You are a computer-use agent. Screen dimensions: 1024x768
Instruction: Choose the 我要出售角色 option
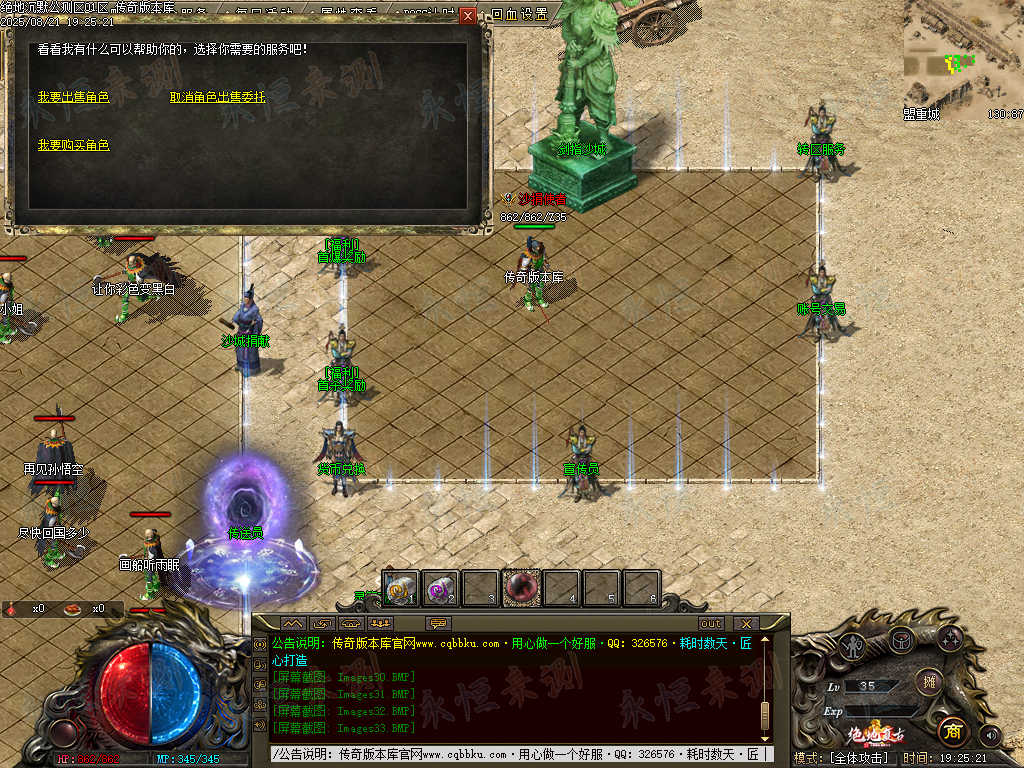pos(73,97)
